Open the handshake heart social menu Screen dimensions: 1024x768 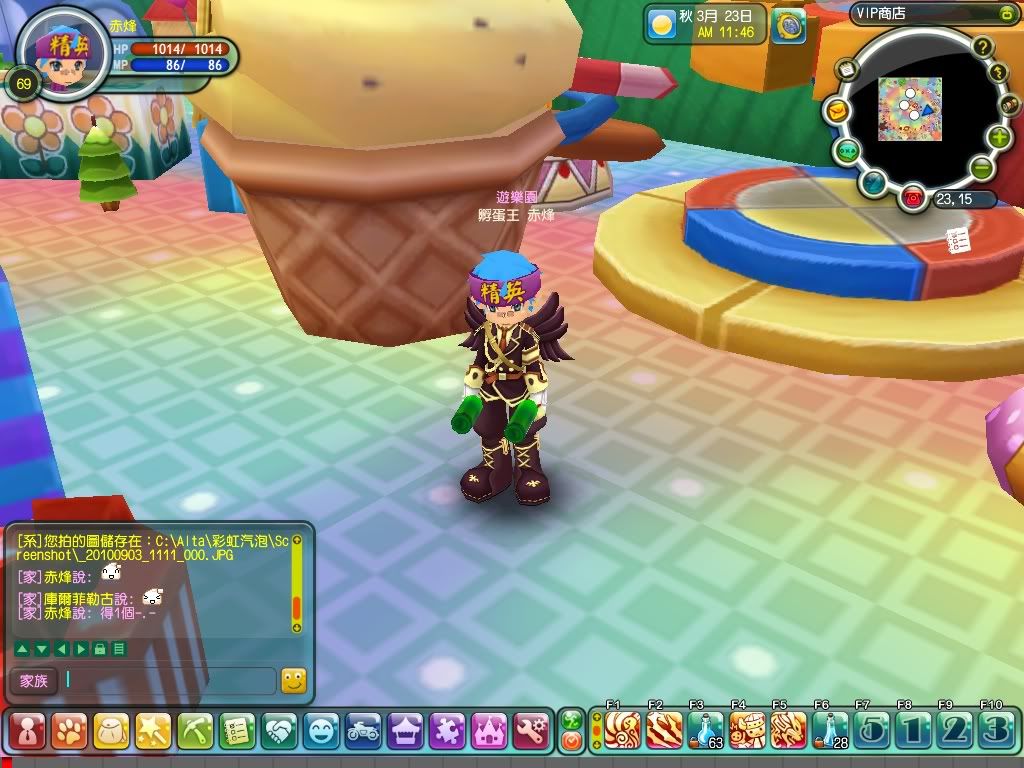pos(278,731)
